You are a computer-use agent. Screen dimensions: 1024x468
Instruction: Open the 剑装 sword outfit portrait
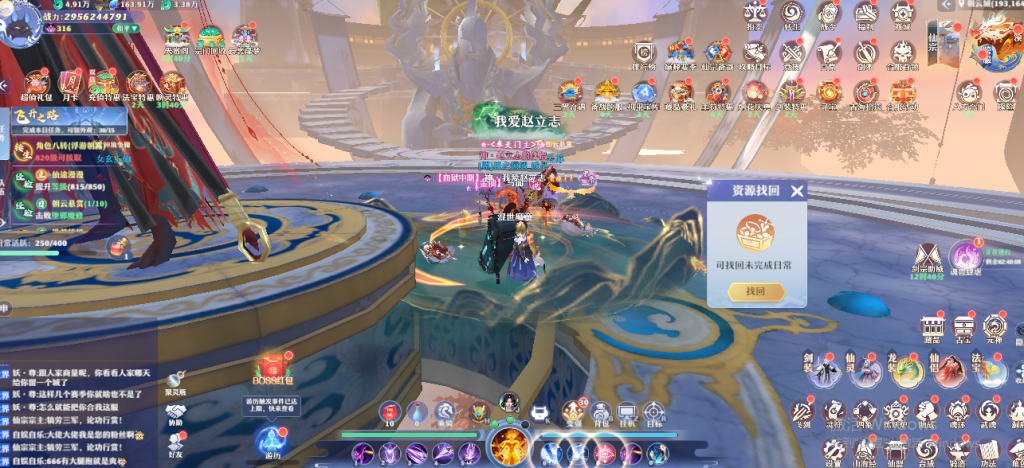point(823,368)
